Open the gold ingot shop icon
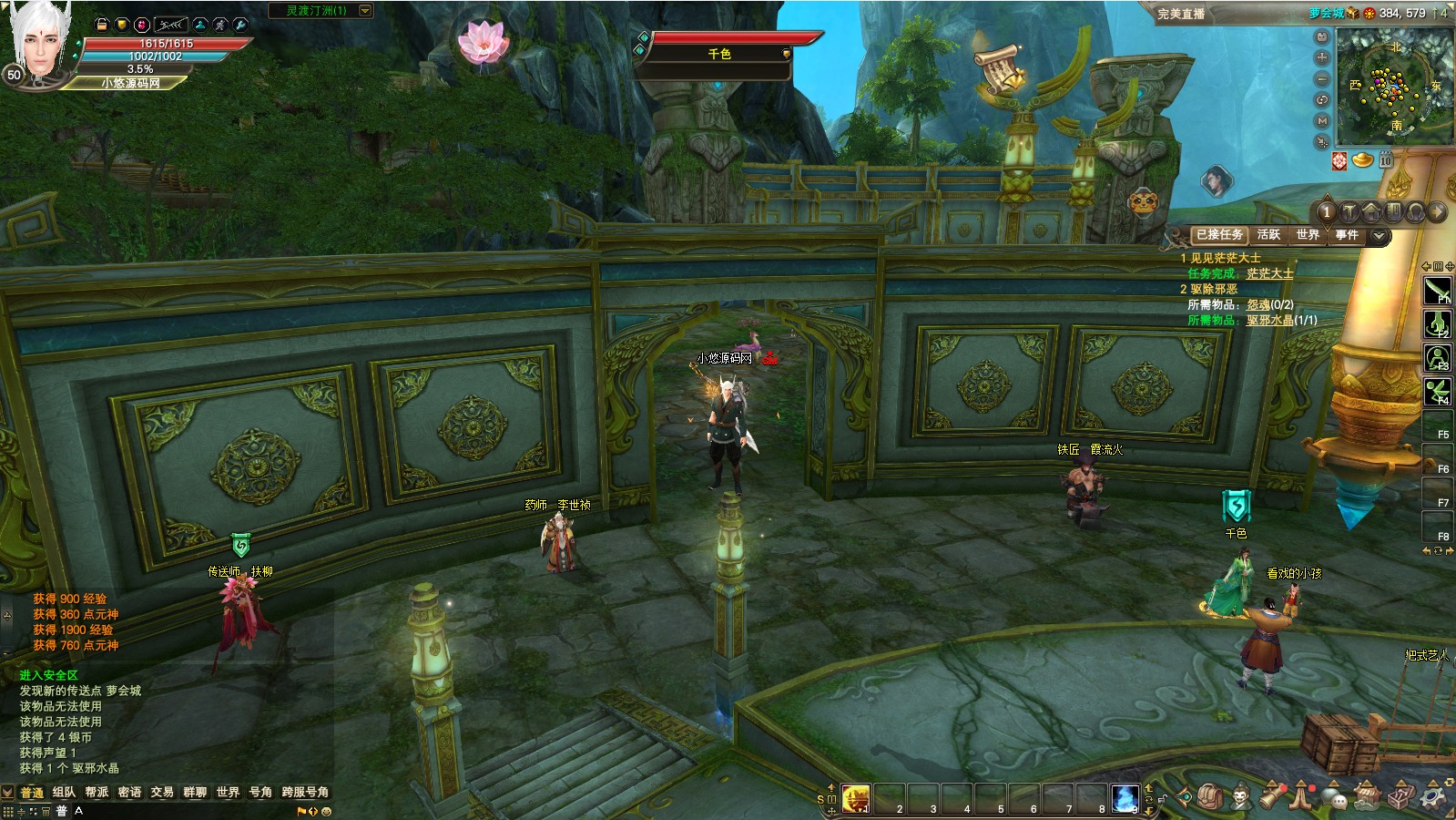 click(1362, 160)
